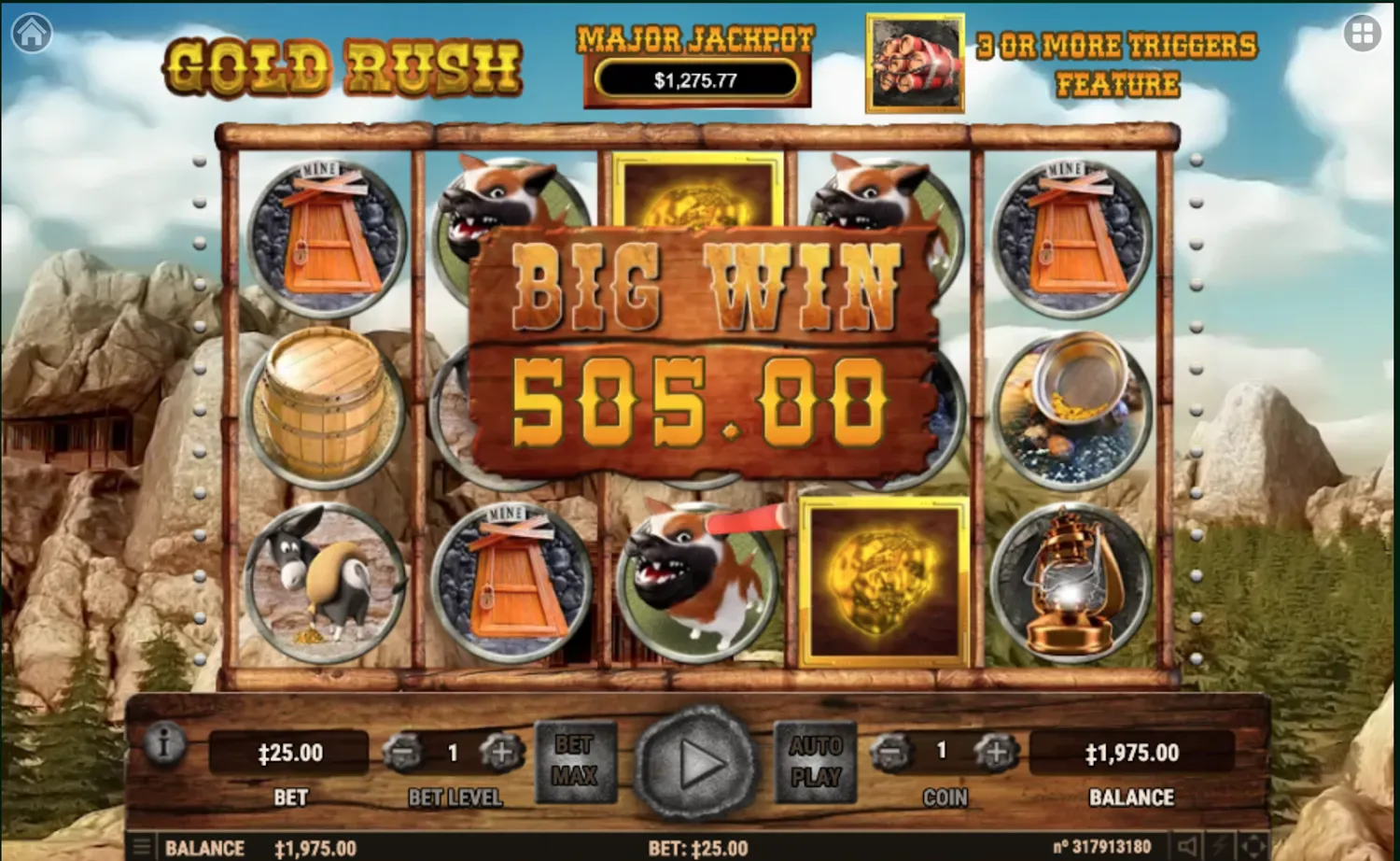Open the games lobby grid icon top-right
The width and height of the screenshot is (1400, 861).
point(1362,33)
